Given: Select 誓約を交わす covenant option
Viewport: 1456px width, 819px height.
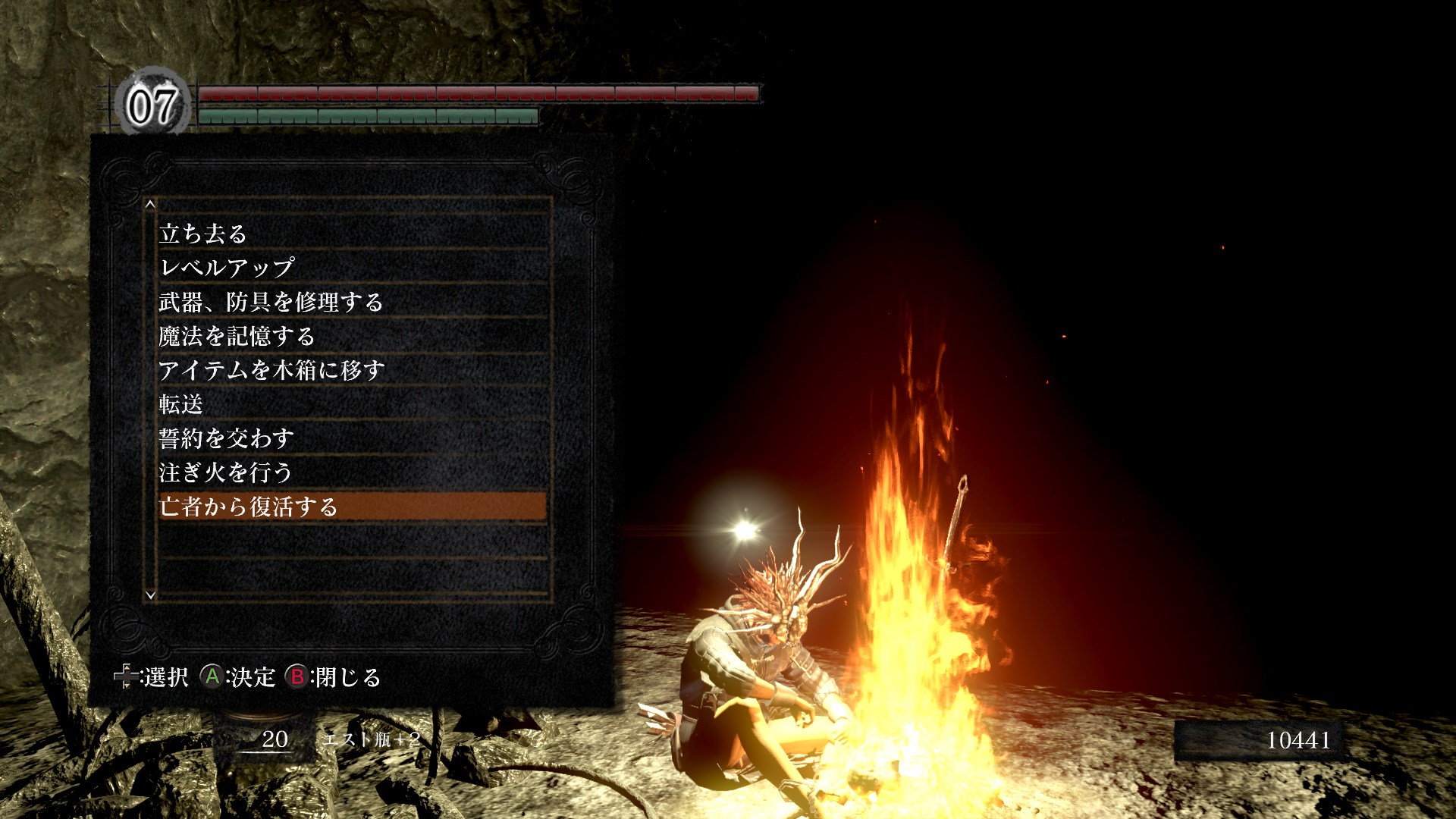Looking at the screenshot, I should pyautogui.click(x=226, y=438).
